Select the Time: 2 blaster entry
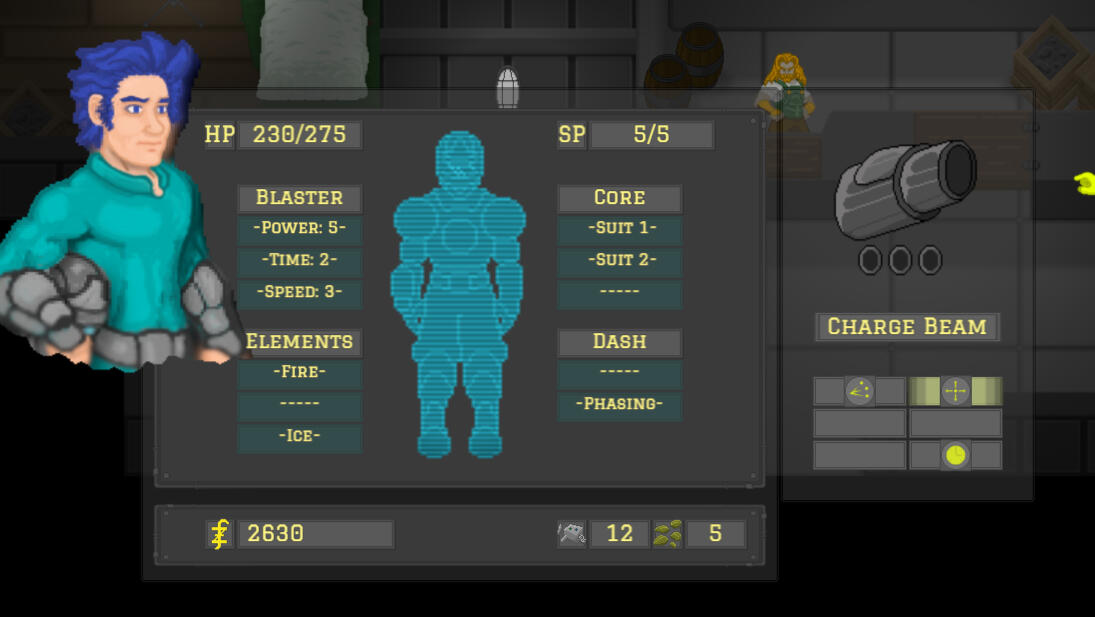Image resolution: width=1095 pixels, height=617 pixels. [299, 261]
